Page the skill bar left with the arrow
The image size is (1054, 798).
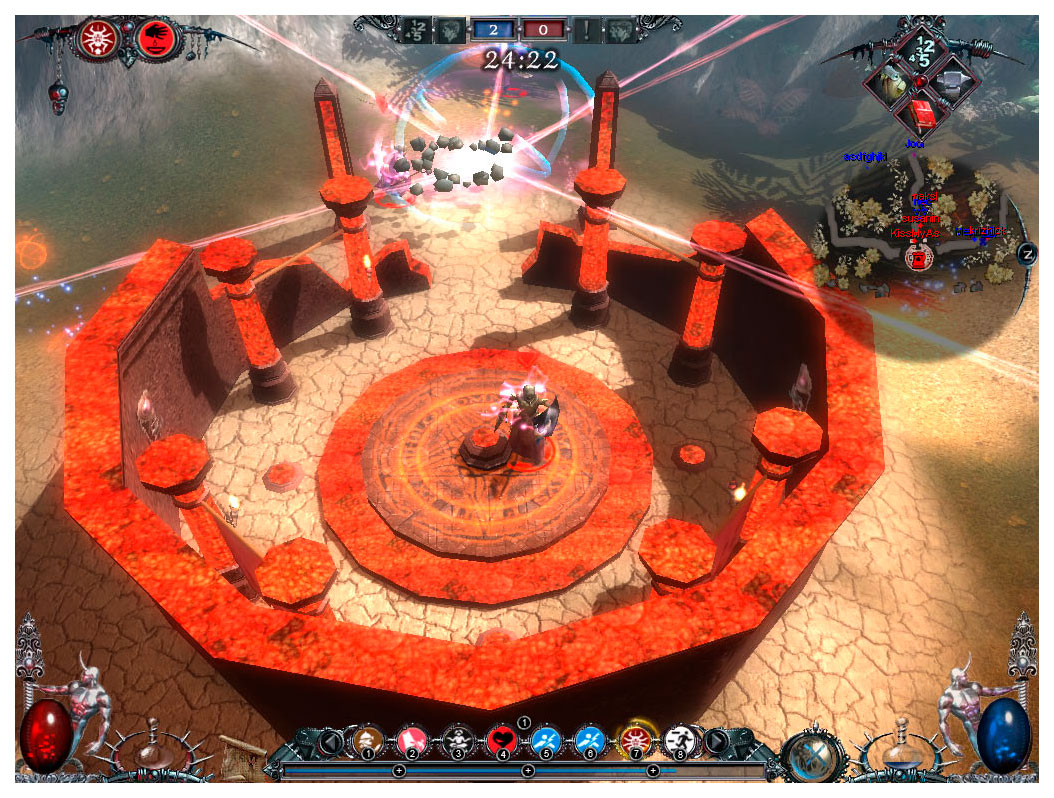coord(329,742)
